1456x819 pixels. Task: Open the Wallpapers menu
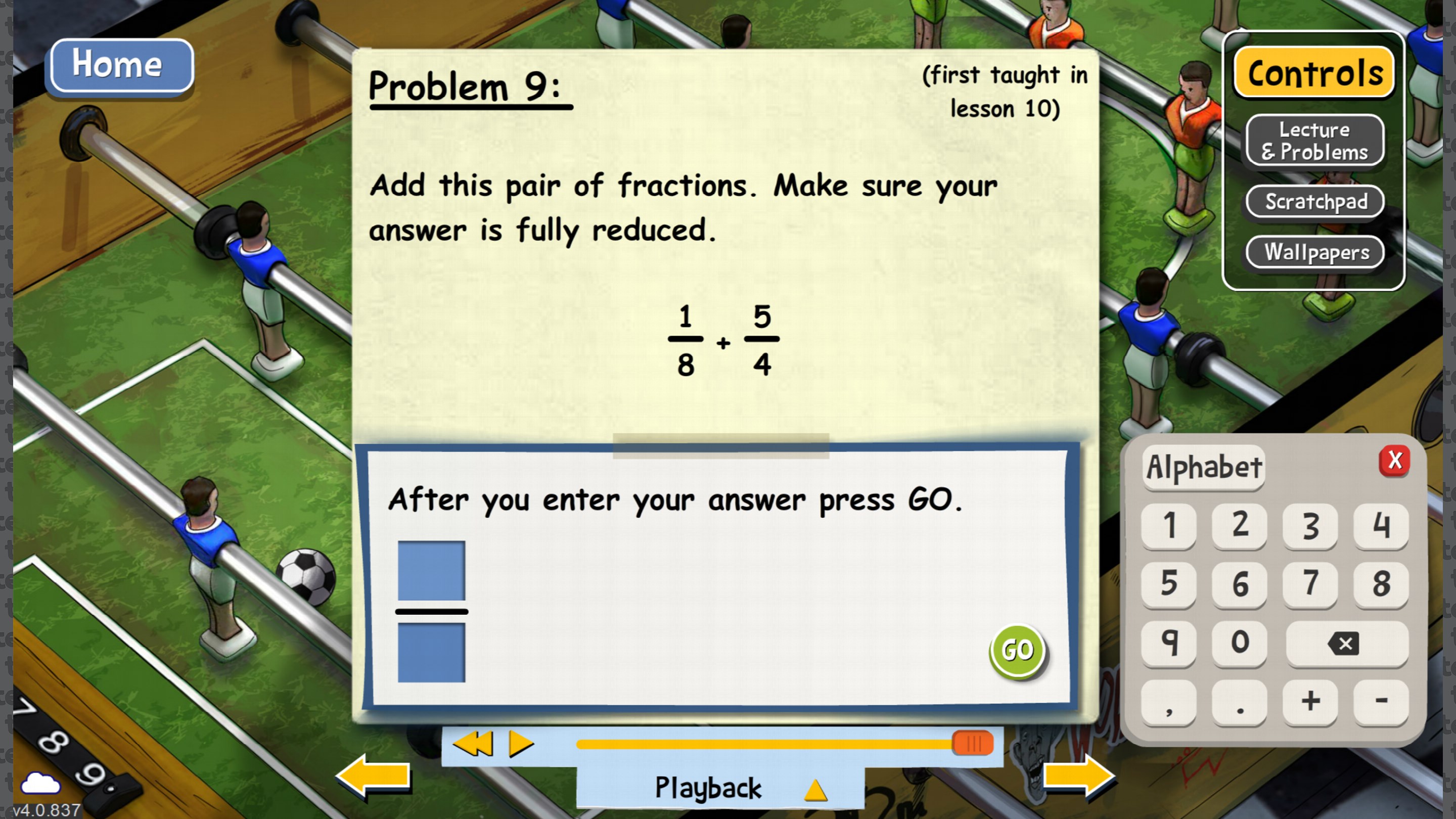click(1314, 253)
